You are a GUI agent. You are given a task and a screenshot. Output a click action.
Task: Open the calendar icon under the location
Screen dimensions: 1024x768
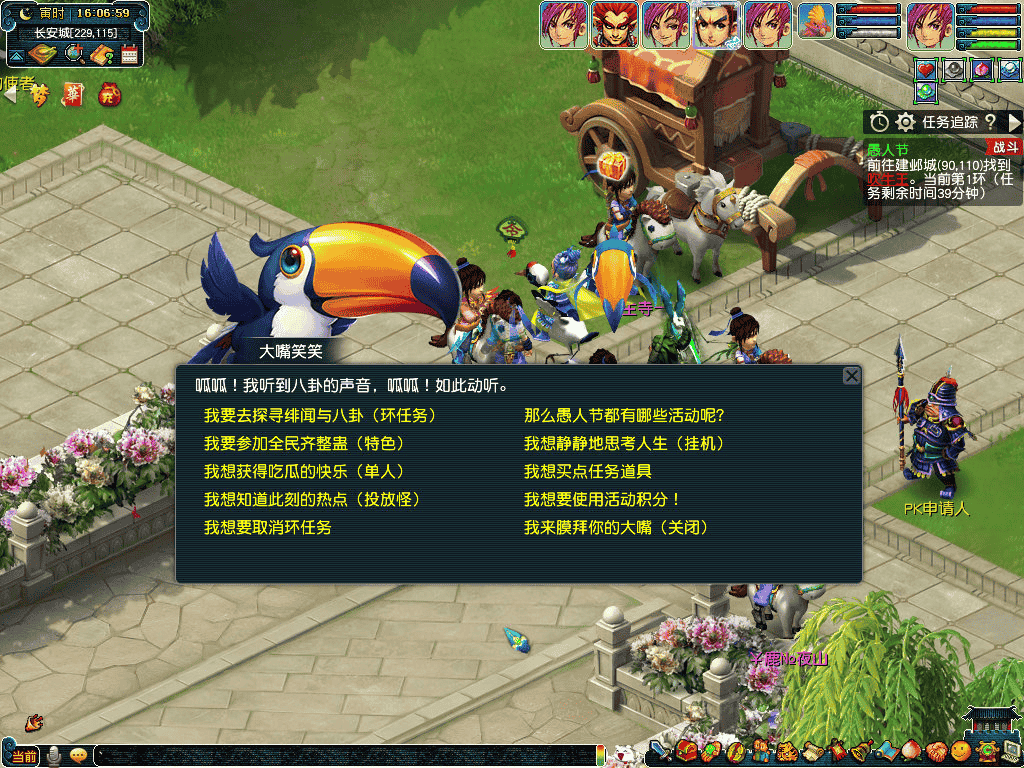129,55
